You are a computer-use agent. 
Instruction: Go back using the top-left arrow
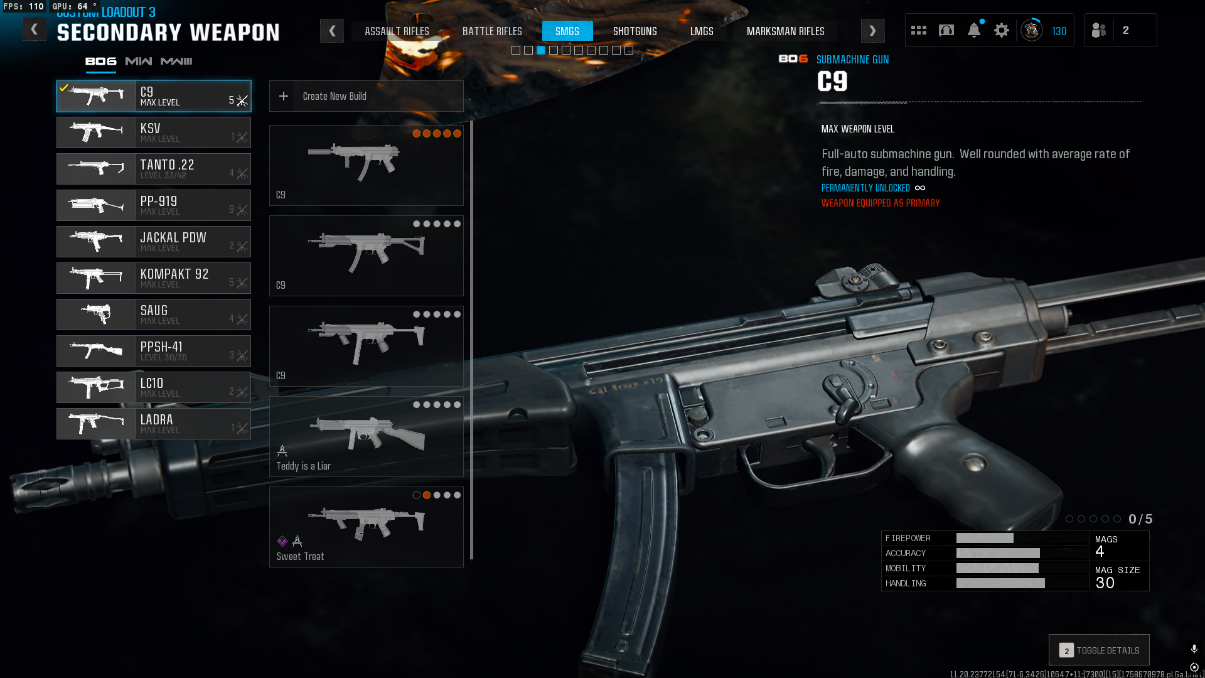click(x=35, y=30)
